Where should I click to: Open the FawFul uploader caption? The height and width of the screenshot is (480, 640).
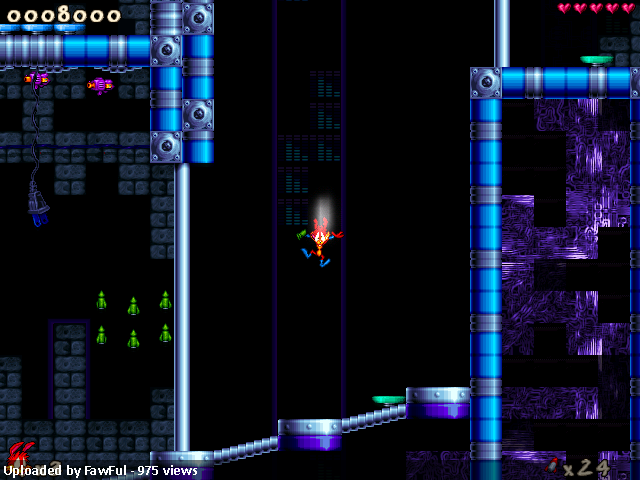[x=100, y=470]
